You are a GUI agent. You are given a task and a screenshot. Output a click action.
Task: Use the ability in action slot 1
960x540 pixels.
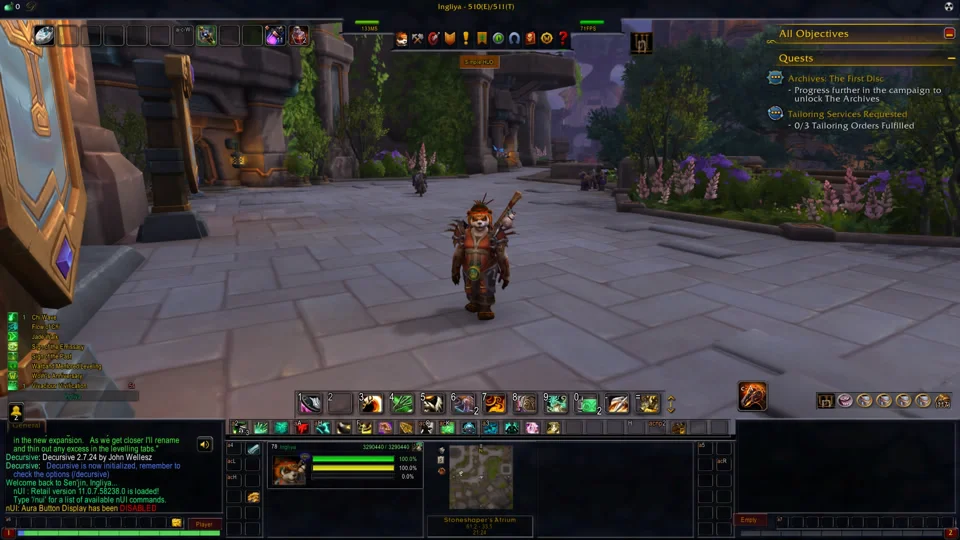pyautogui.click(x=310, y=403)
